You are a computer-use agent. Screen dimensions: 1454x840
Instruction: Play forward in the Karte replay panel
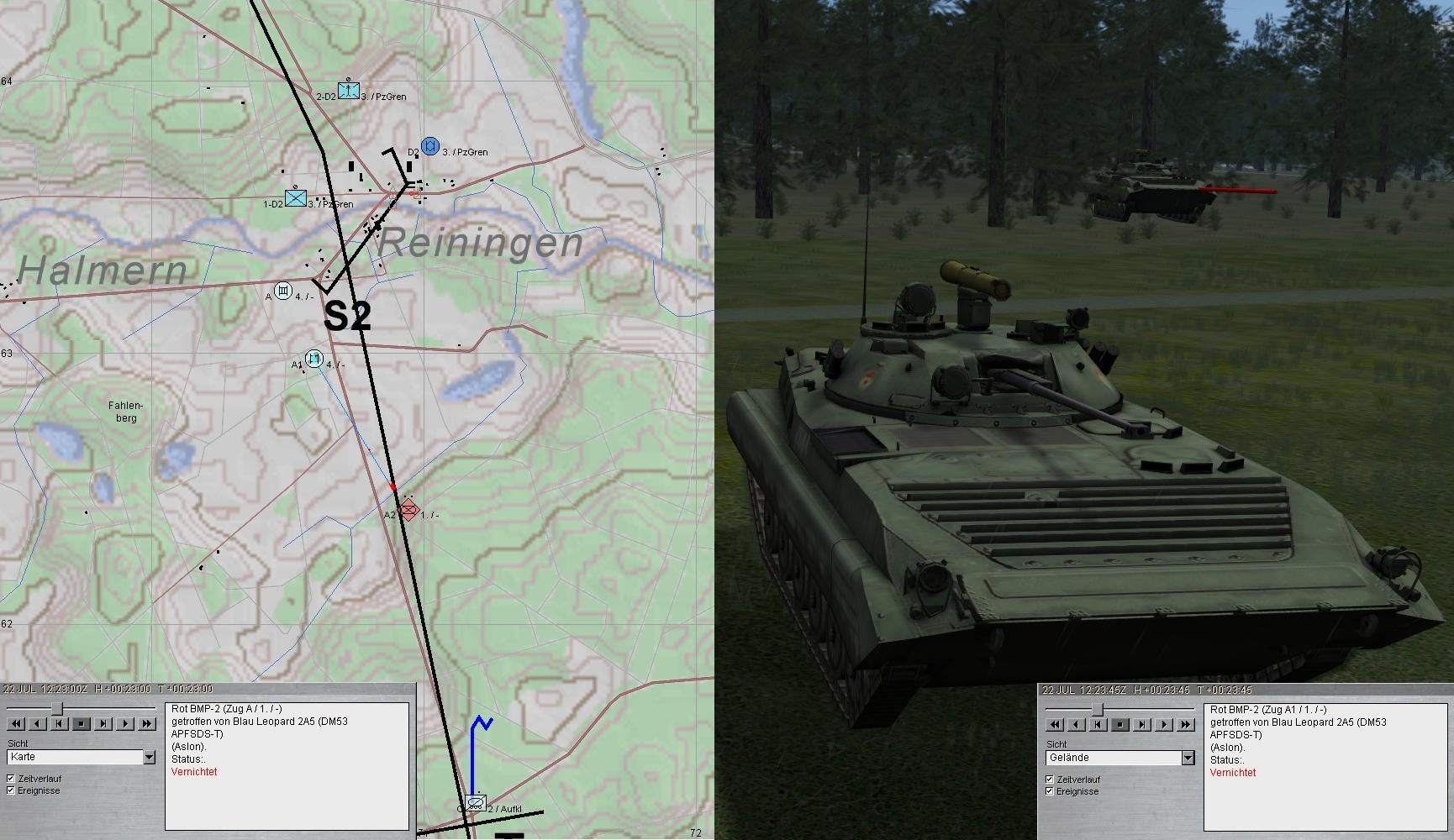coord(125,723)
